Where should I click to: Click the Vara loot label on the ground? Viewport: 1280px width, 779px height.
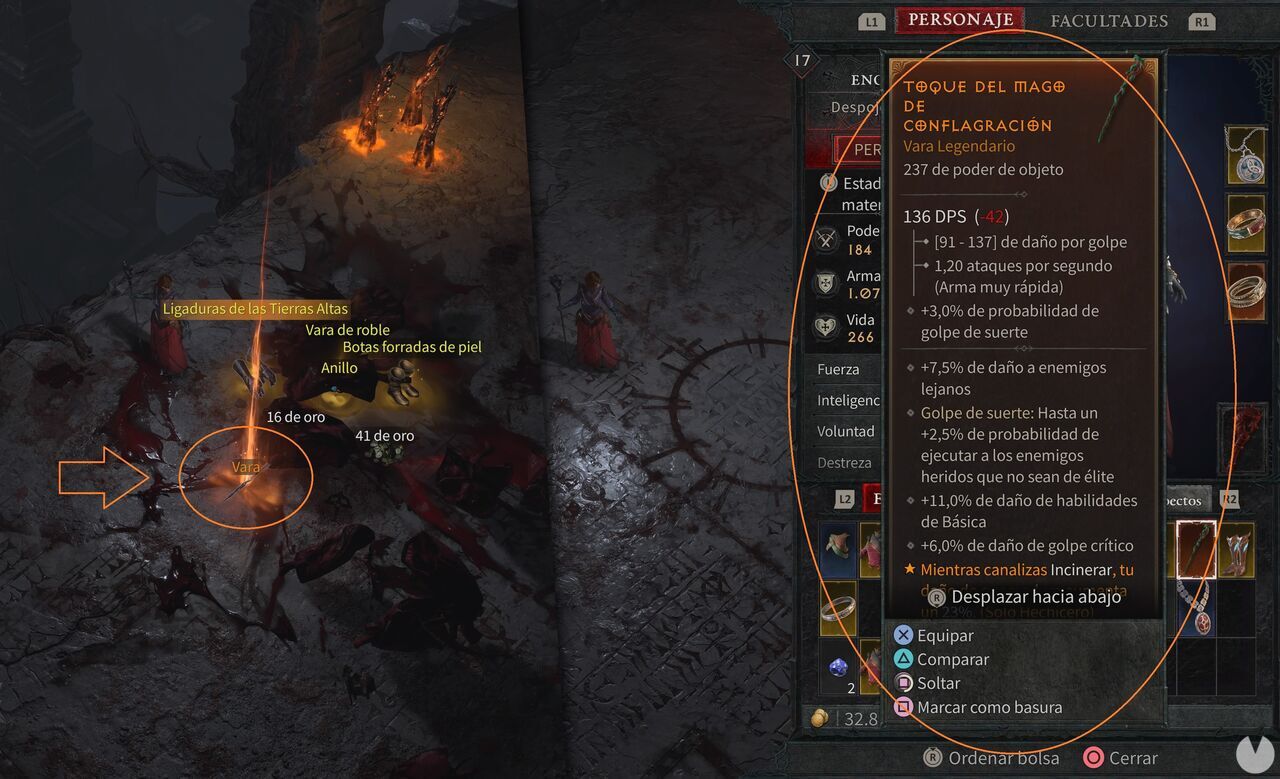(x=244, y=466)
